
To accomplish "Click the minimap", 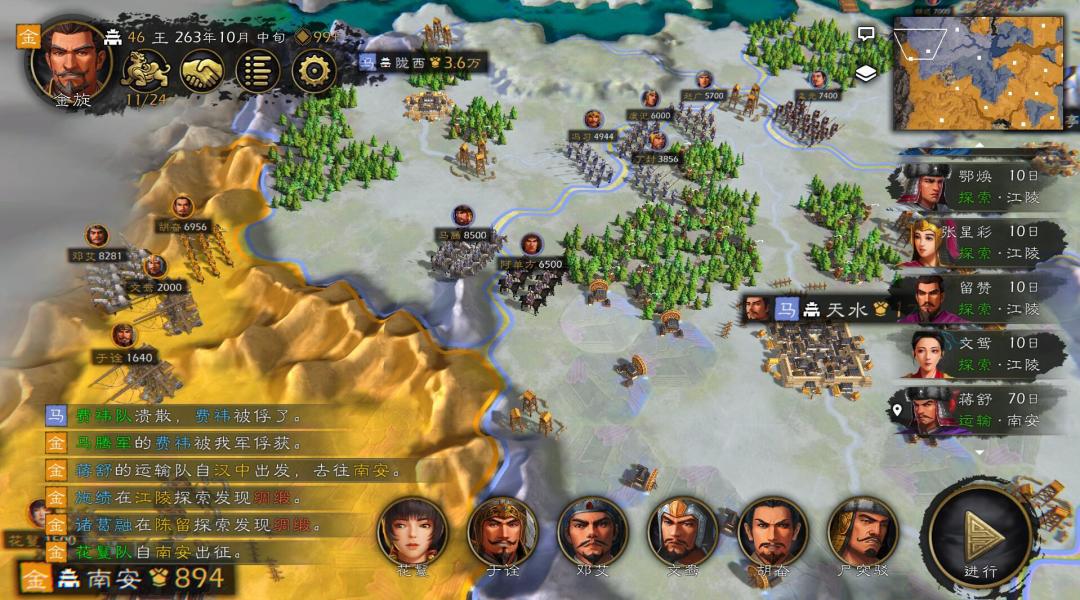I will pos(978,72).
